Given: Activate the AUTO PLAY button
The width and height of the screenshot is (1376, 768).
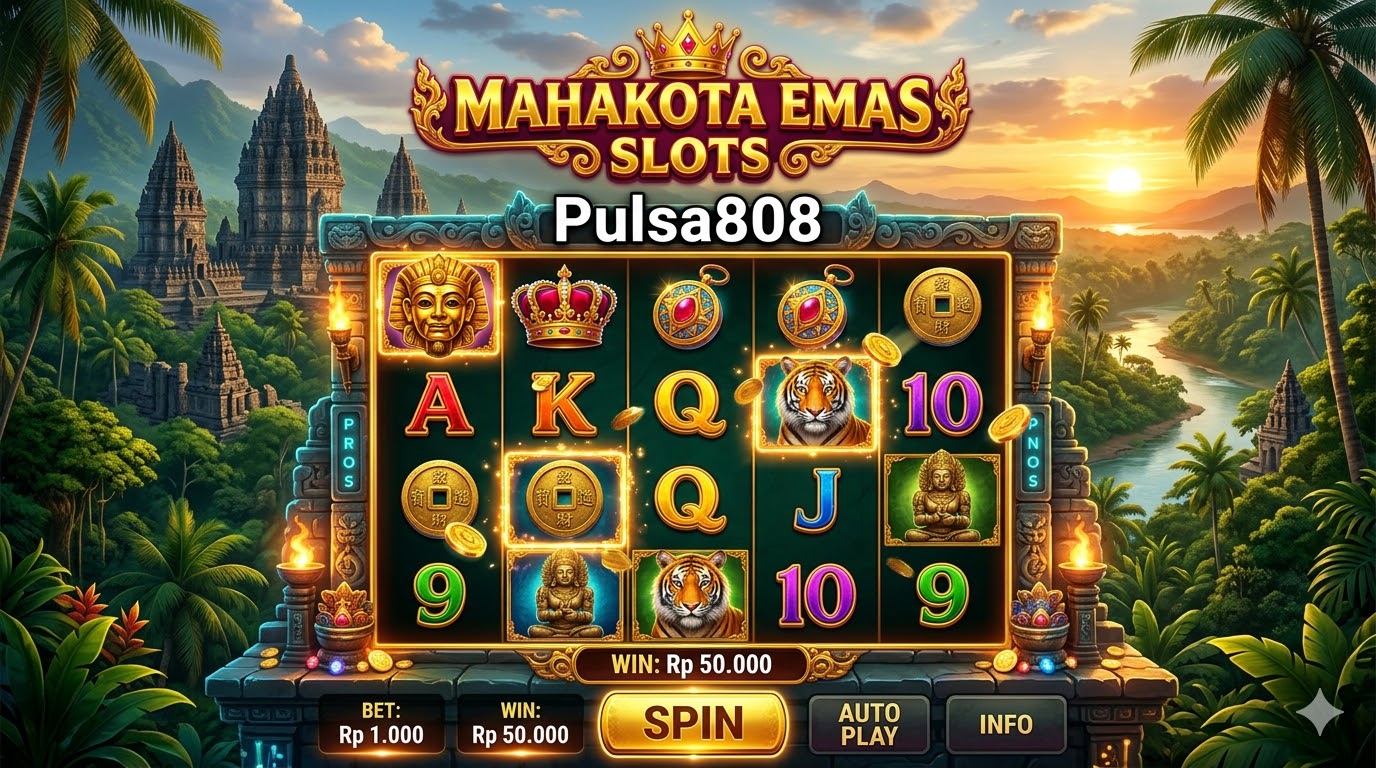Looking at the screenshot, I should (x=868, y=724).
